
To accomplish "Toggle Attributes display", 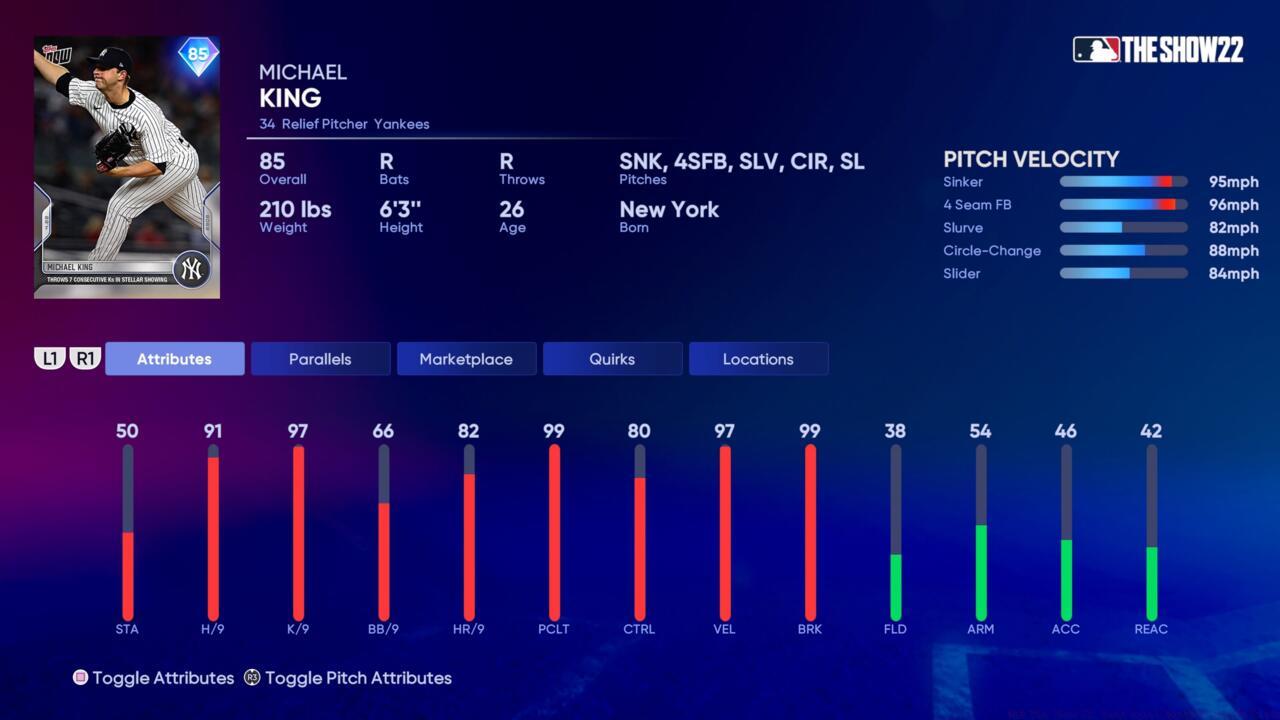I will [163, 678].
